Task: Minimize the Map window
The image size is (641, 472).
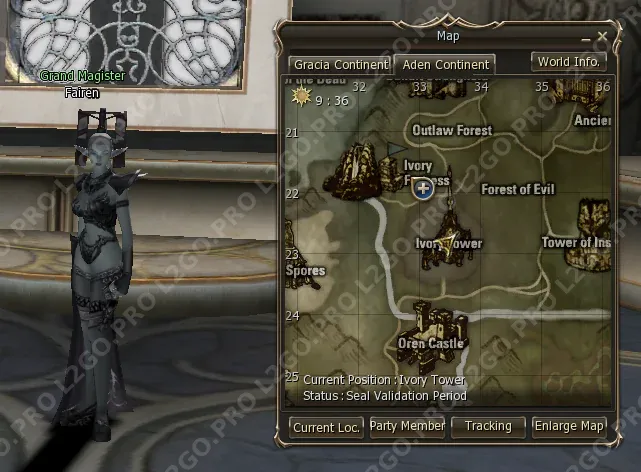Action: point(586,38)
